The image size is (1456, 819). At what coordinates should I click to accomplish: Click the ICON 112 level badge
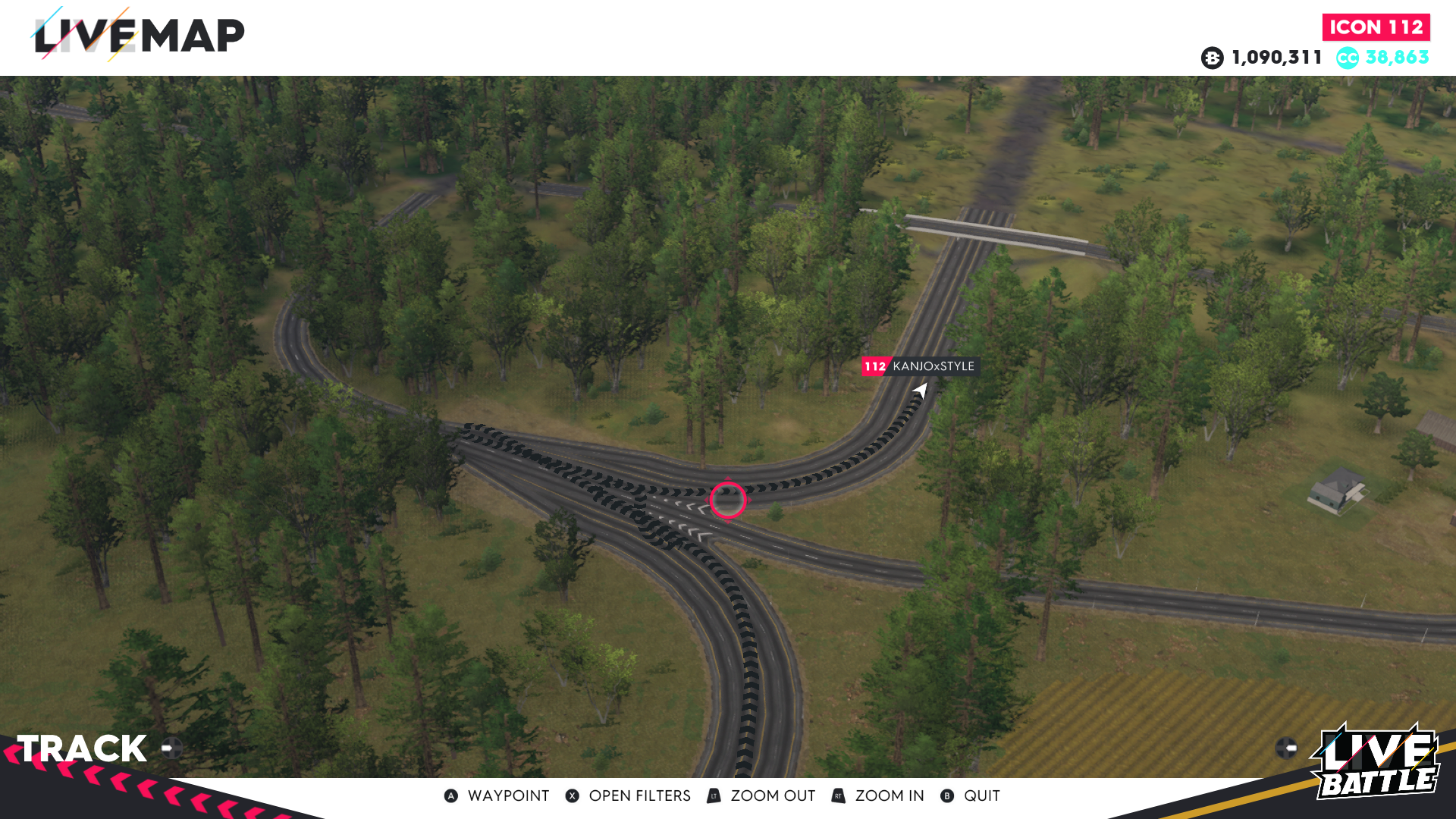click(x=1376, y=27)
